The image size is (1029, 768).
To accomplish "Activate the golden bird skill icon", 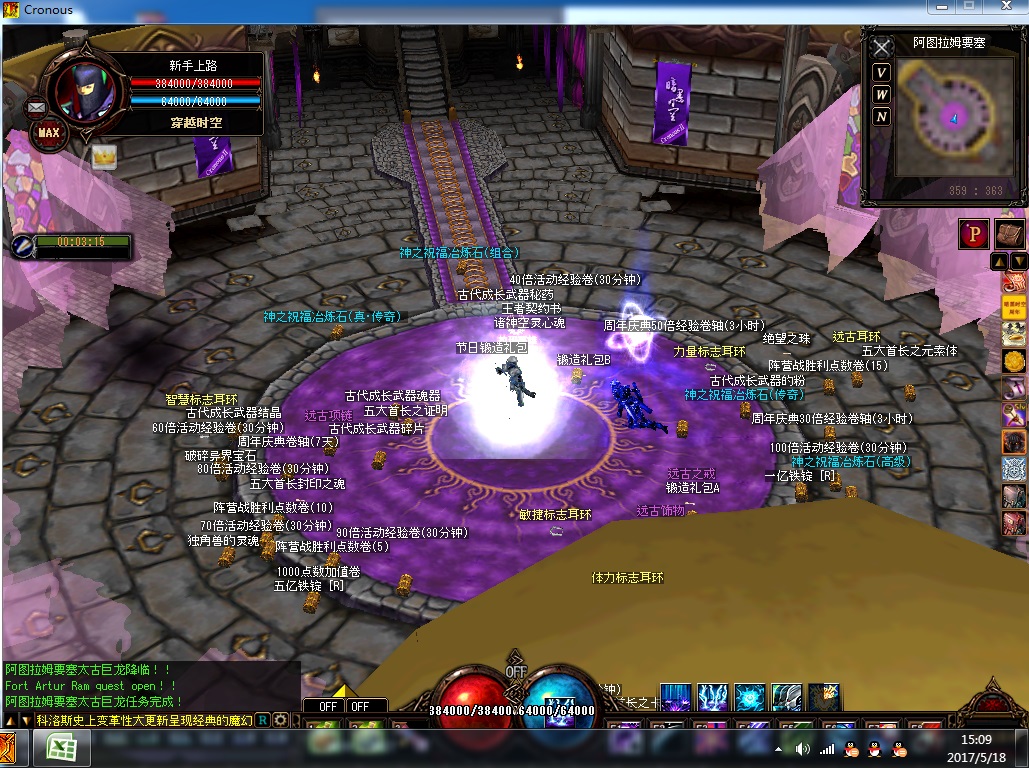I will pyautogui.click(x=824, y=697).
